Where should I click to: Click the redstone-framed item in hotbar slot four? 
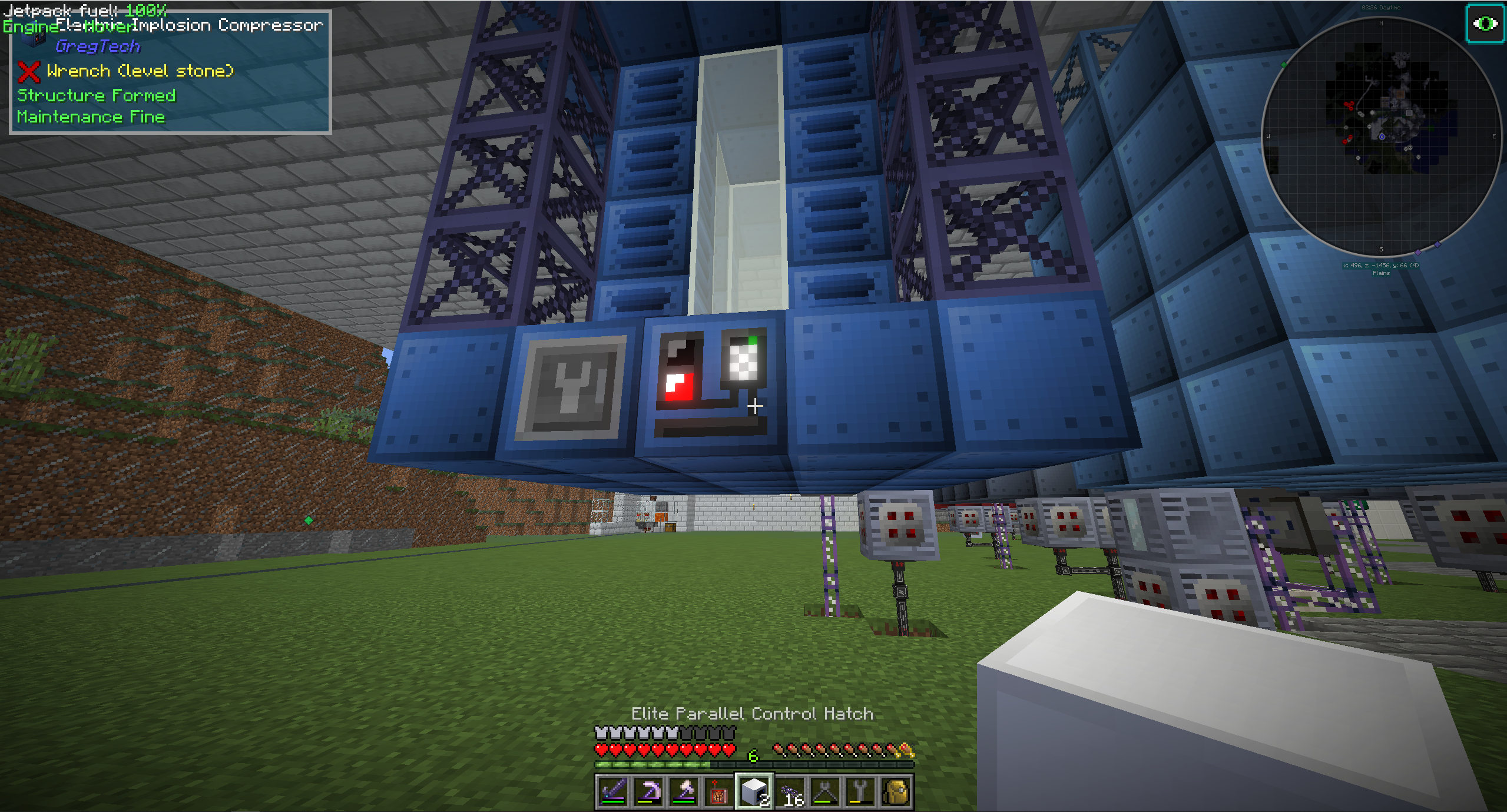[x=720, y=790]
